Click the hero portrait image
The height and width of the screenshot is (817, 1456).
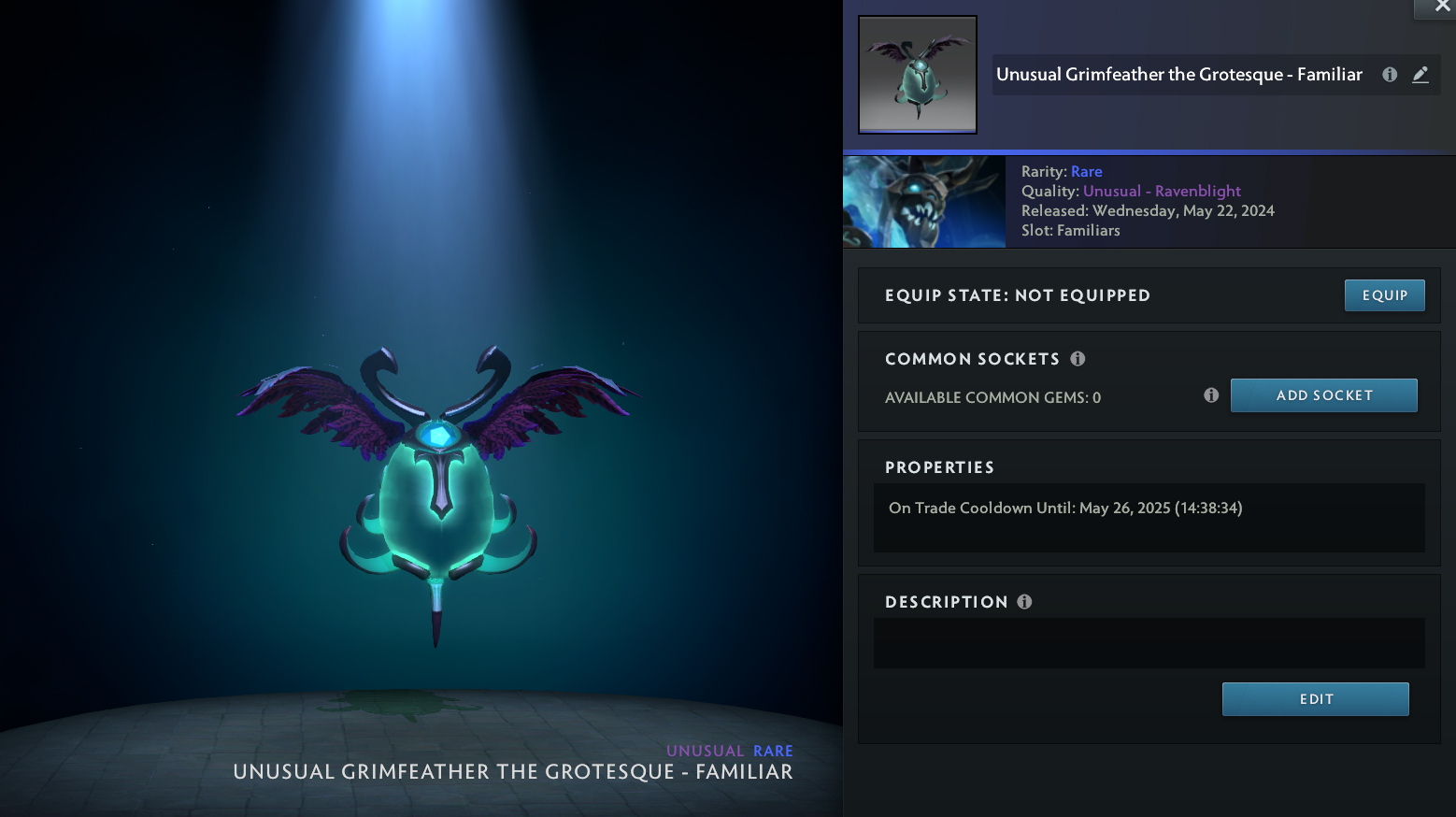[x=924, y=202]
